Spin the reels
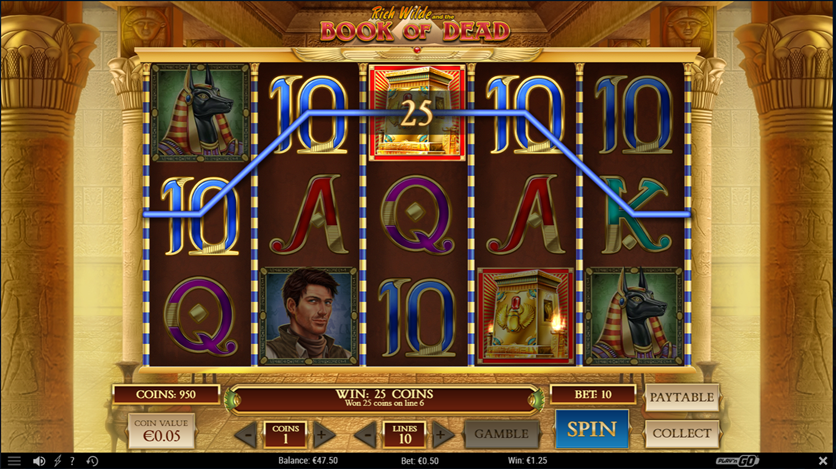The image size is (836, 469). click(591, 430)
